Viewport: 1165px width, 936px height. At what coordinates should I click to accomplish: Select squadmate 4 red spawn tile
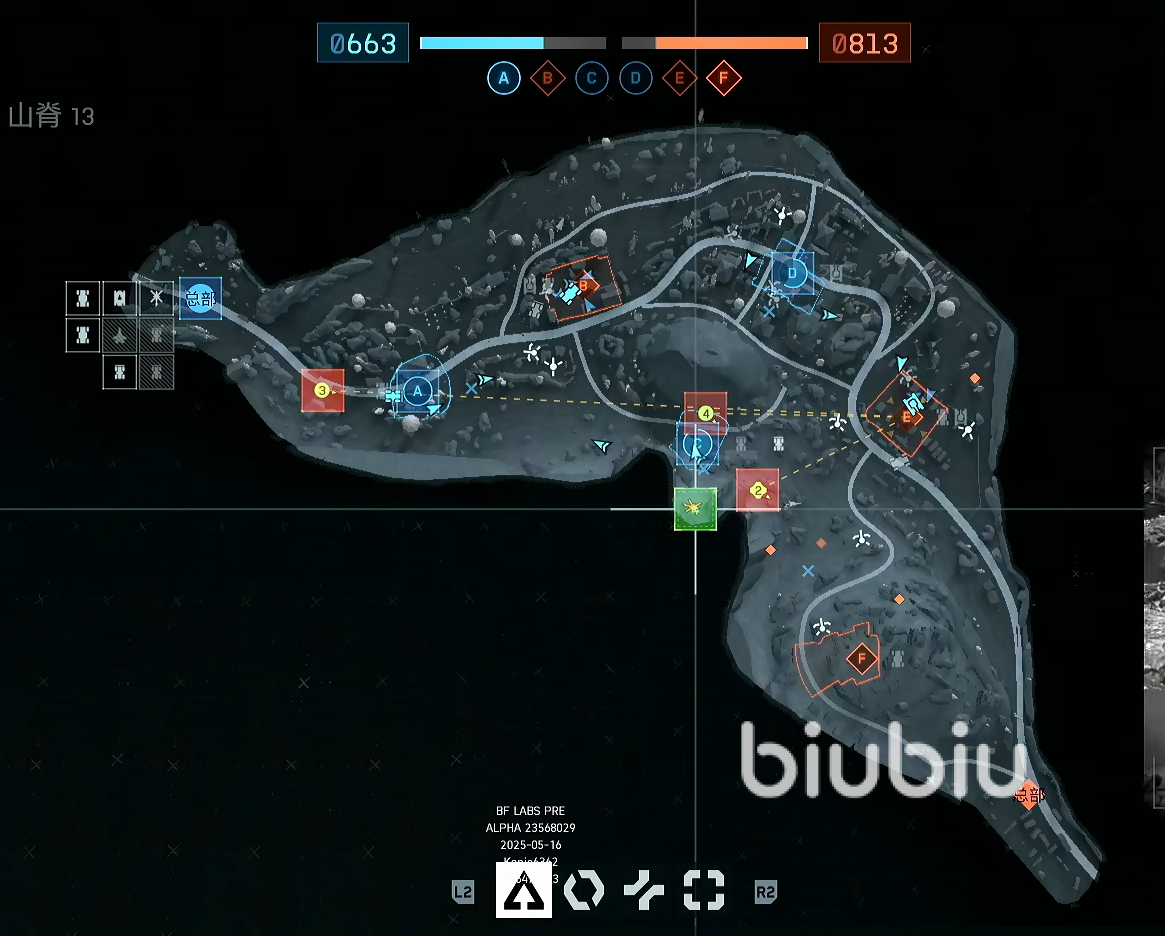pyautogui.click(x=705, y=412)
